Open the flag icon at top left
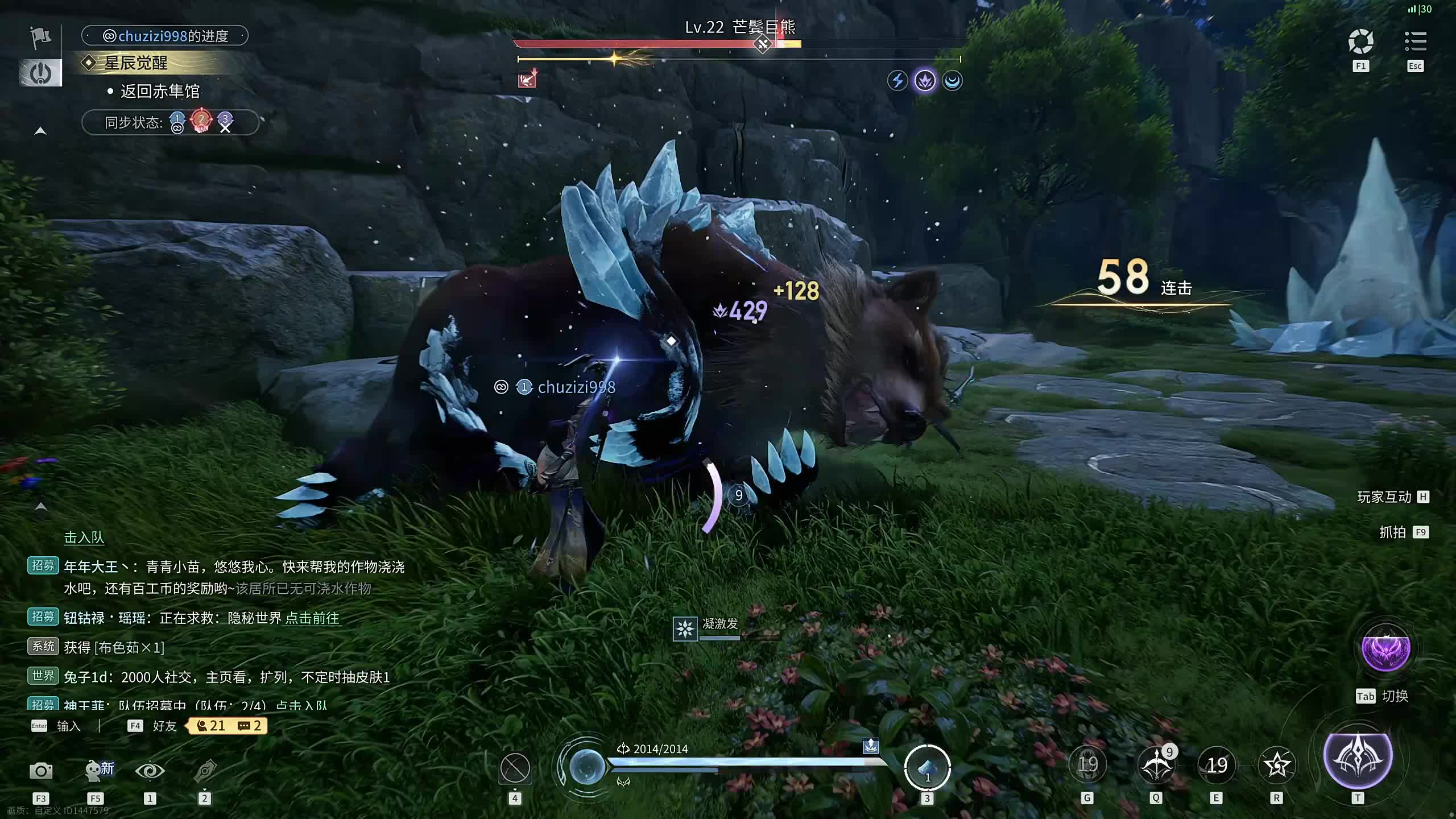This screenshot has width=1456, height=819. pyautogui.click(x=40, y=38)
